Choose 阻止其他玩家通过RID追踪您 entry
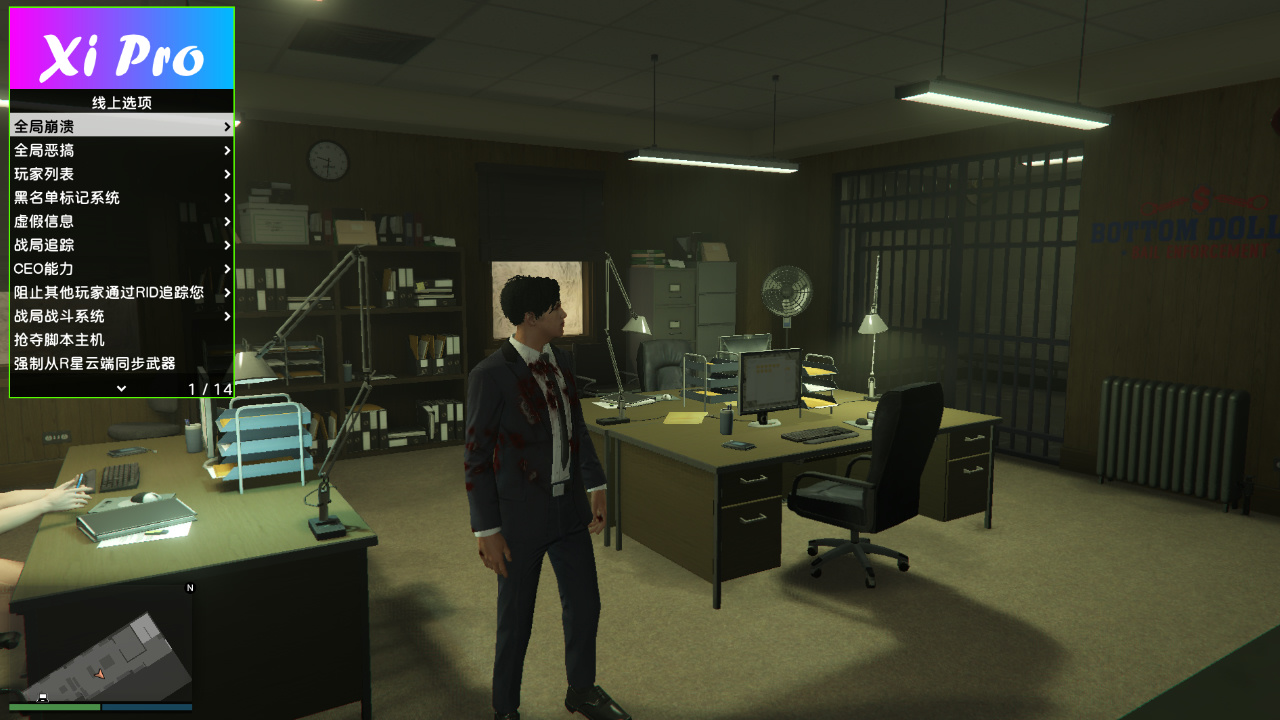This screenshot has height=720, width=1280. [x=121, y=293]
